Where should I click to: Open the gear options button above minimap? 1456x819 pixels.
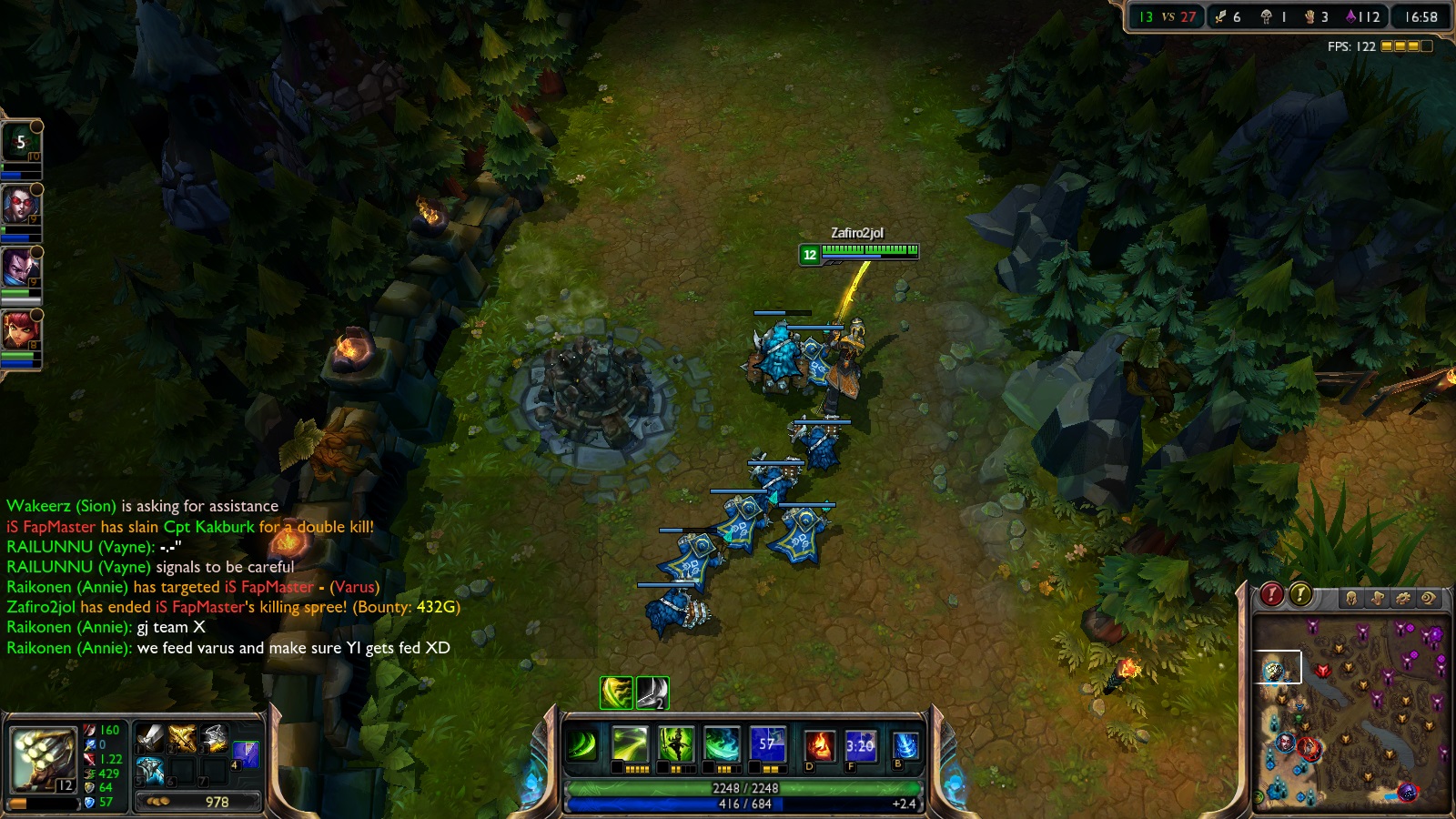[1403, 598]
